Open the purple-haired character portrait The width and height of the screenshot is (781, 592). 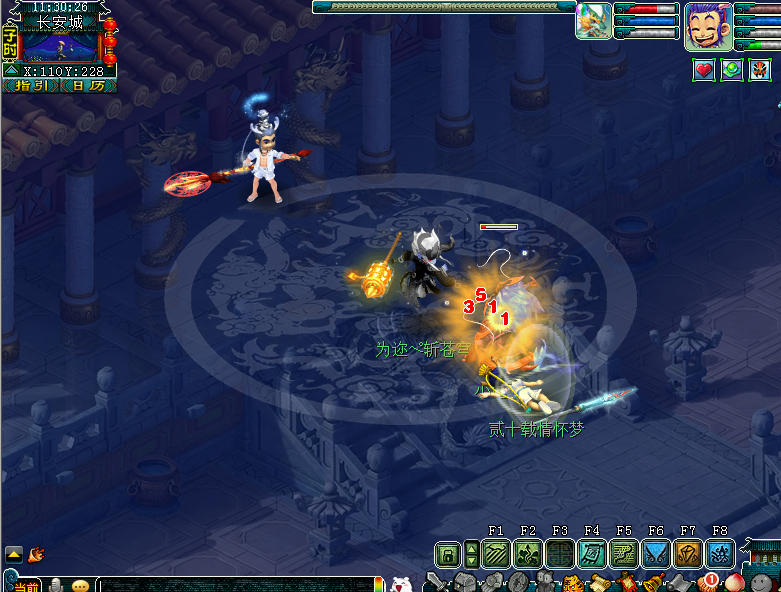(708, 25)
